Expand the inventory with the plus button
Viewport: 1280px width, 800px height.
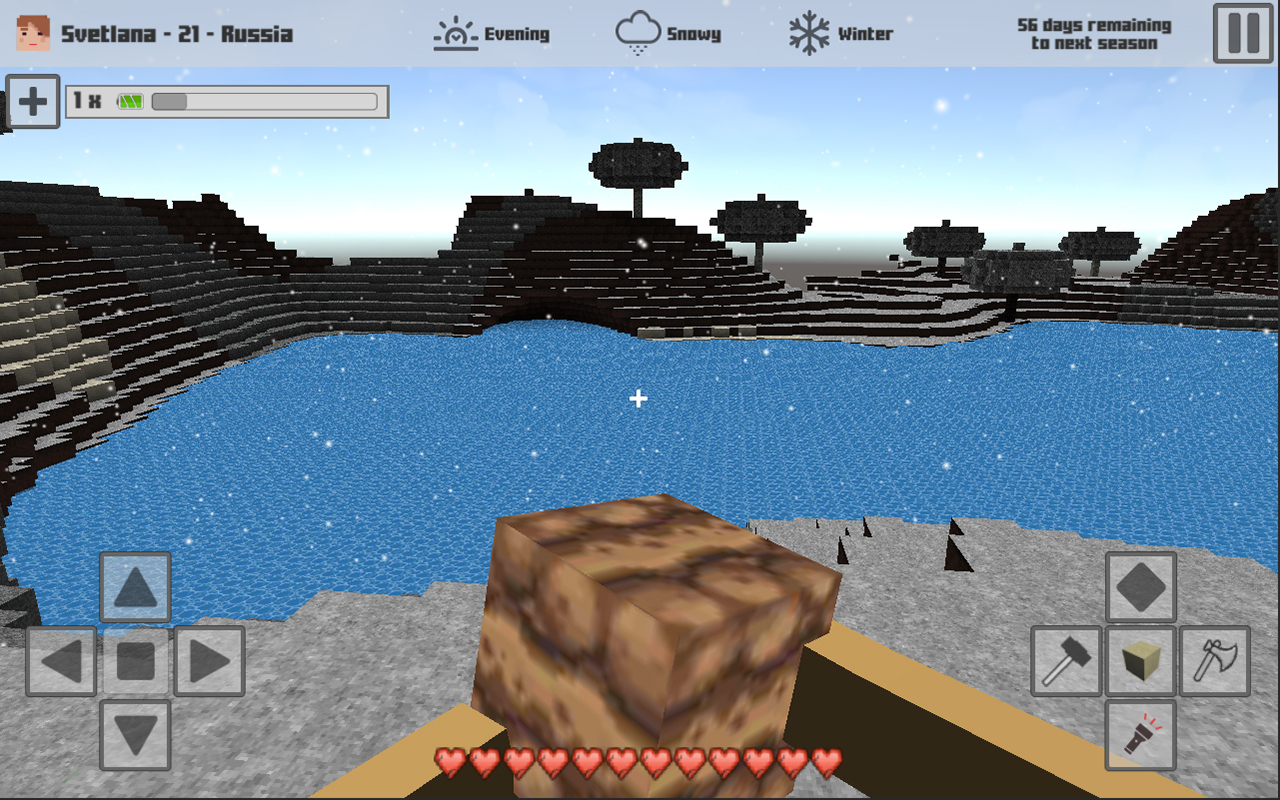32,103
